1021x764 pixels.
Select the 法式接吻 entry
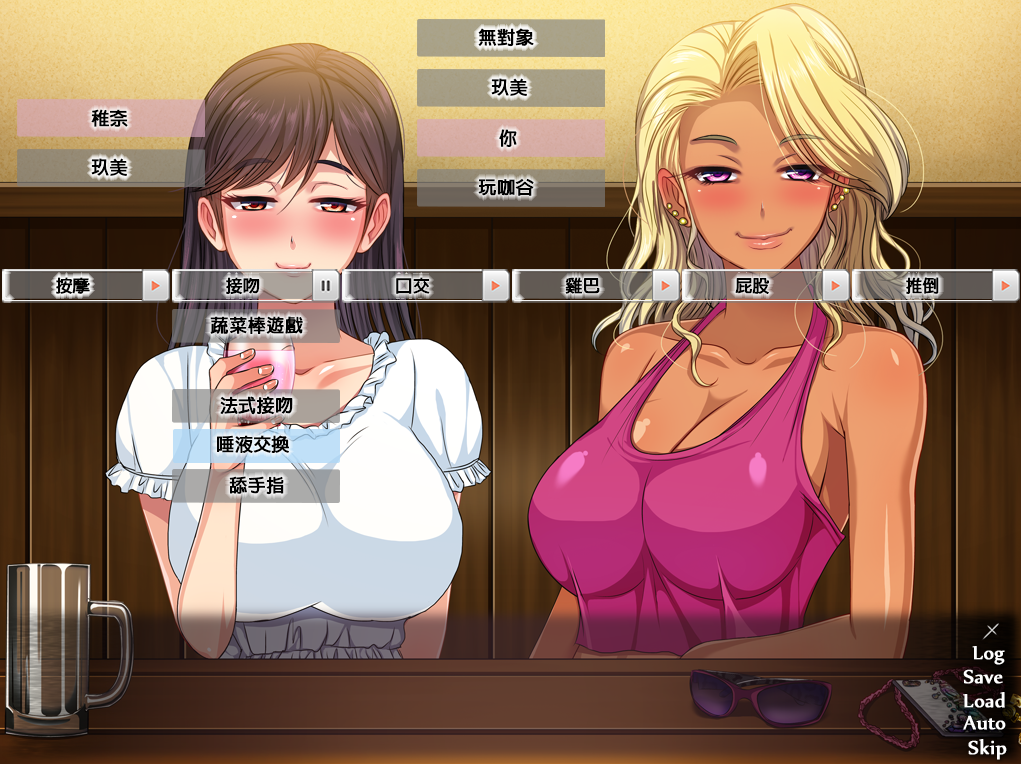(x=256, y=406)
